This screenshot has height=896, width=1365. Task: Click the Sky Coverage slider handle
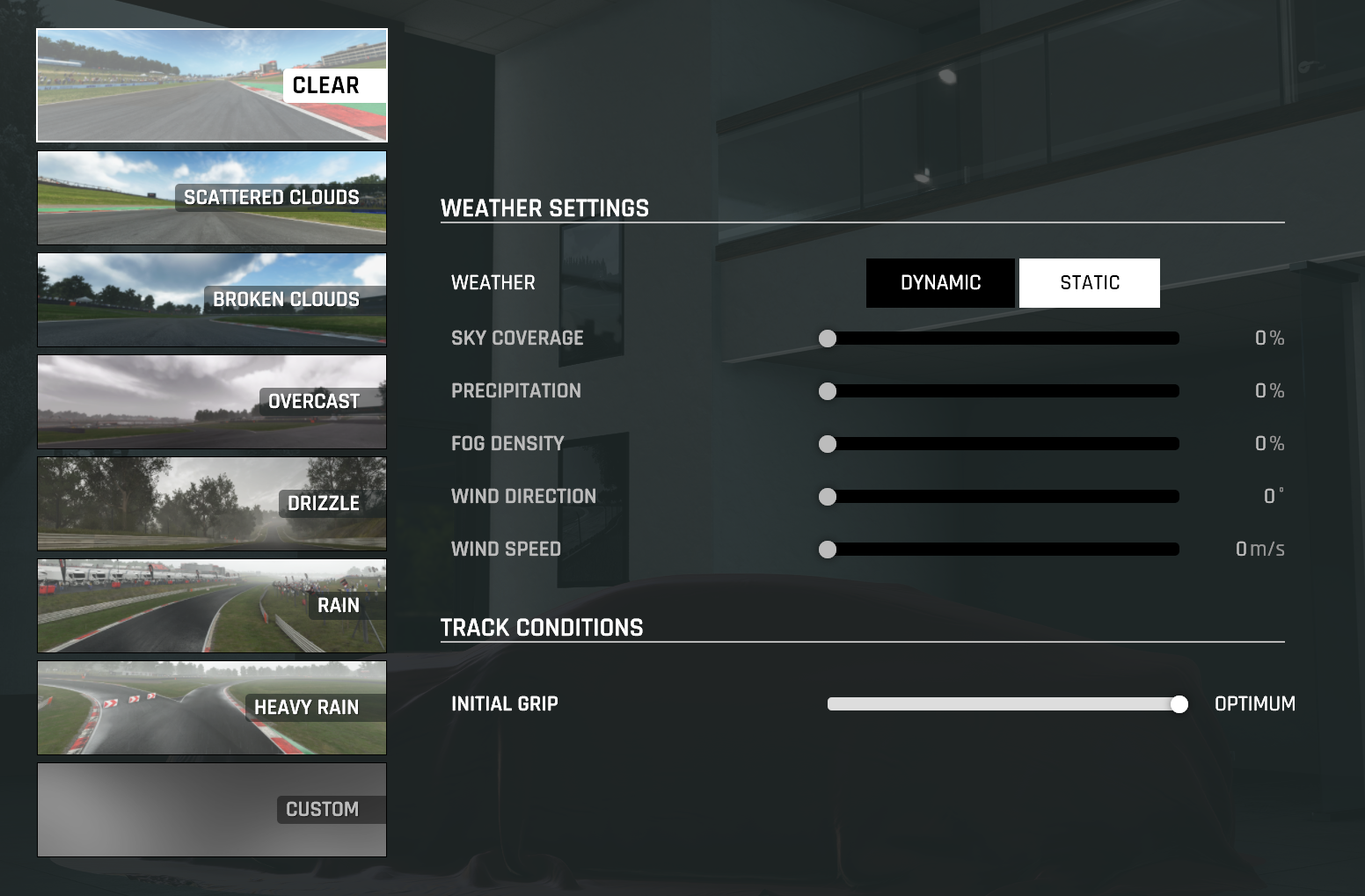(x=828, y=339)
